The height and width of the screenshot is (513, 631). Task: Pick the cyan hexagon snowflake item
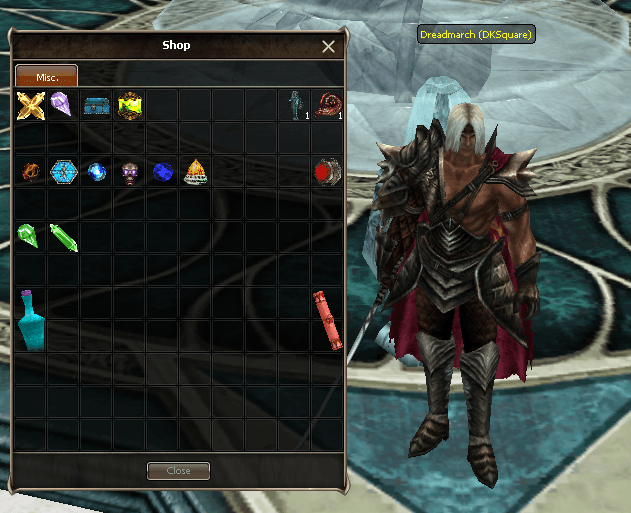(63, 171)
